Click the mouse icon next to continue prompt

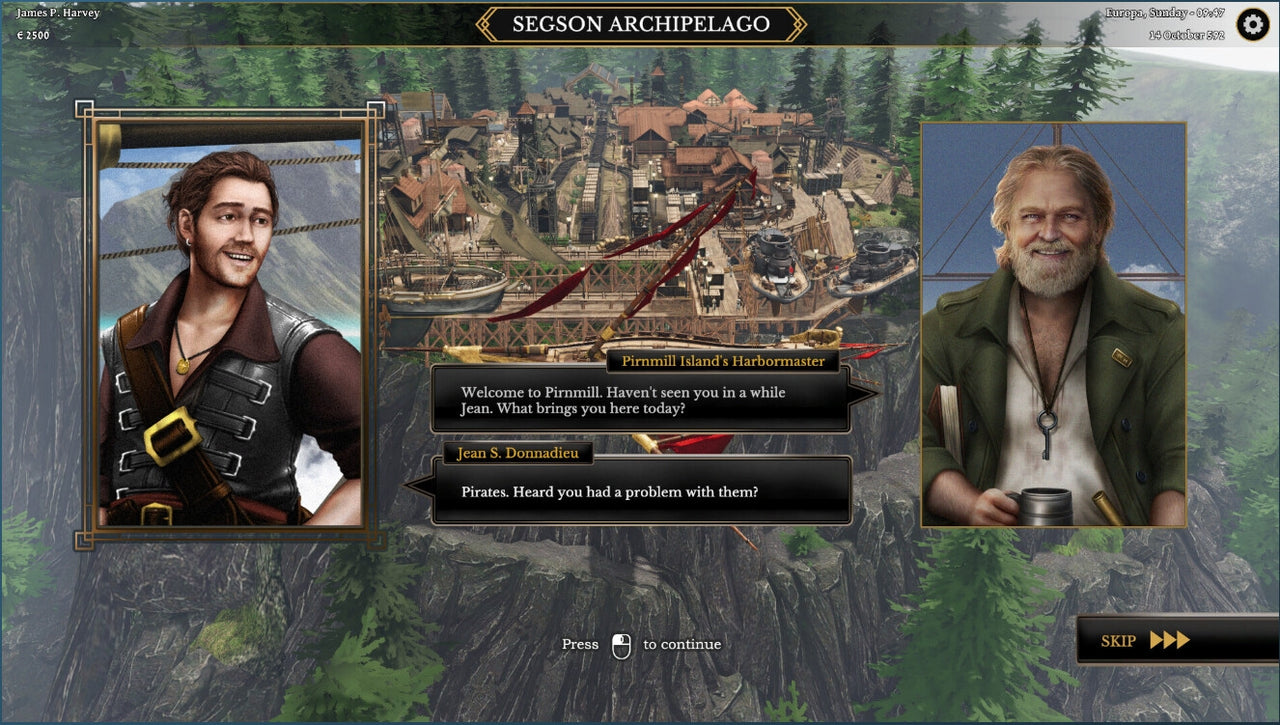620,644
